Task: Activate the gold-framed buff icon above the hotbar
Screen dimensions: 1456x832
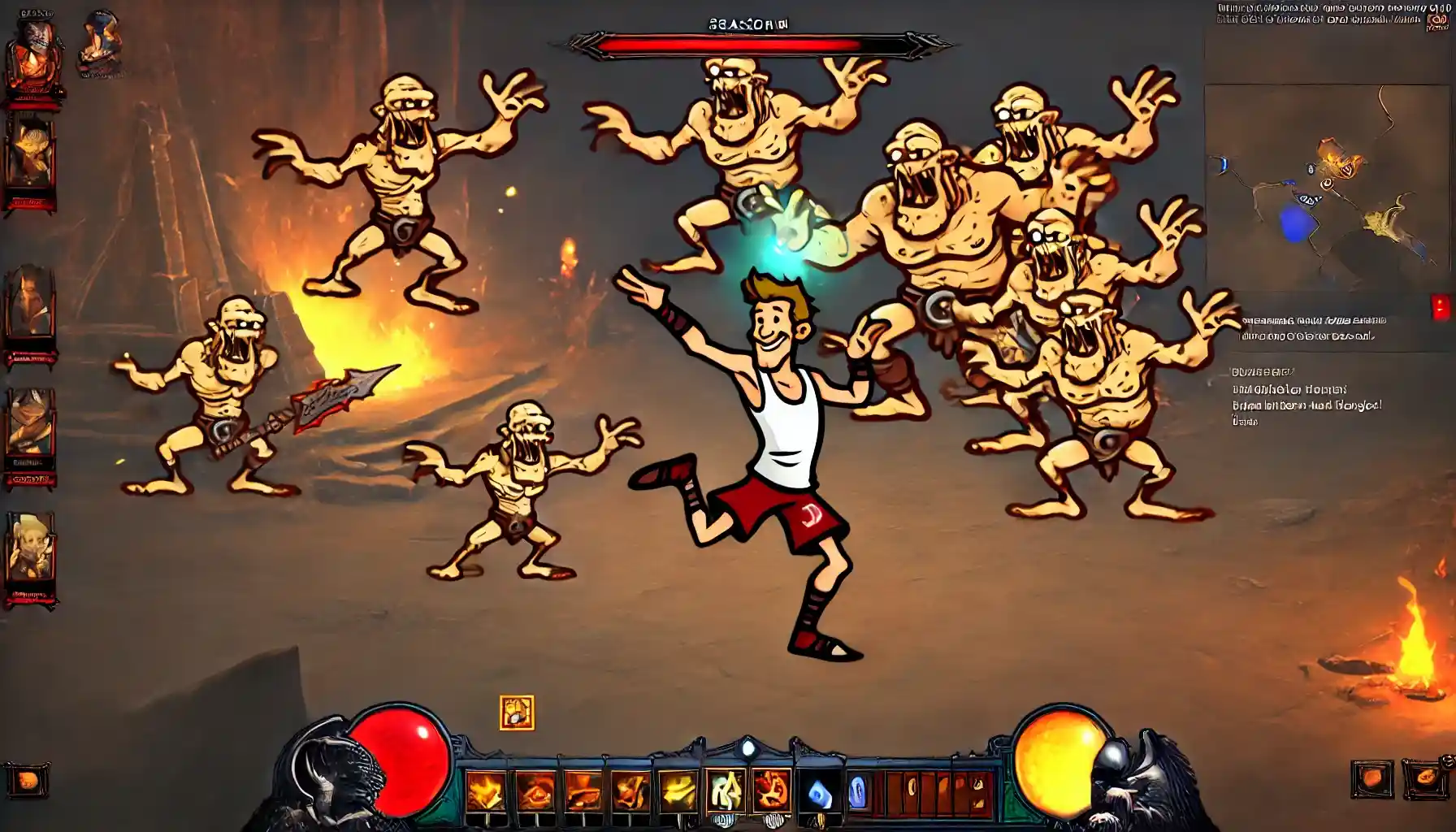Action: (517, 713)
